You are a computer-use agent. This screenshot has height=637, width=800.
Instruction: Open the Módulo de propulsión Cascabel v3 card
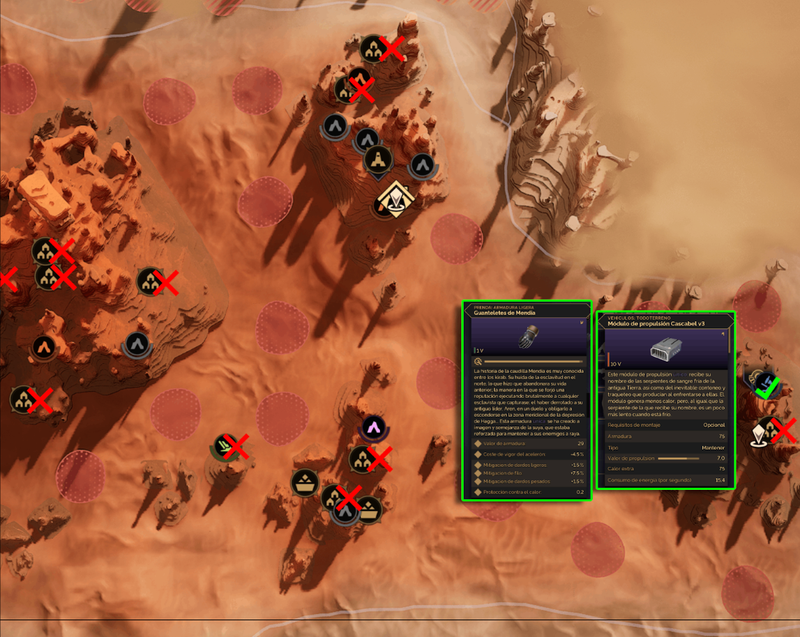(666, 400)
